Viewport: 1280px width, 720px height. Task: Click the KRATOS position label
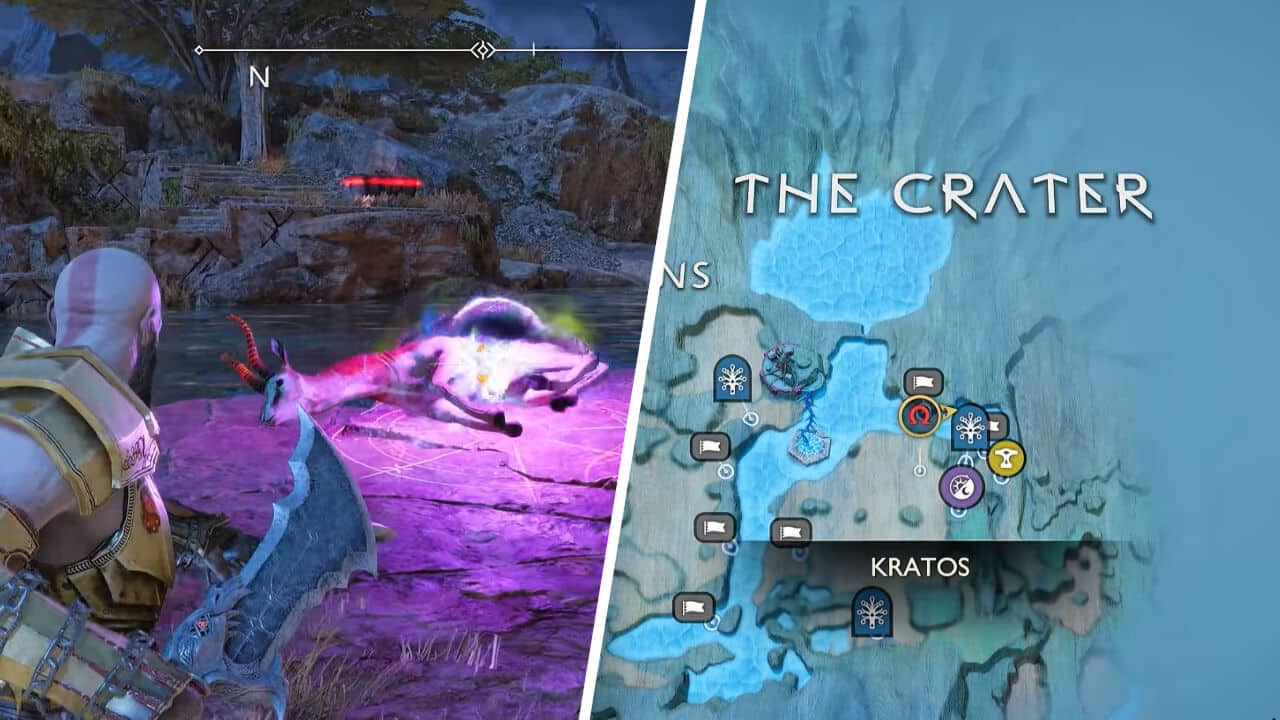[919, 565]
